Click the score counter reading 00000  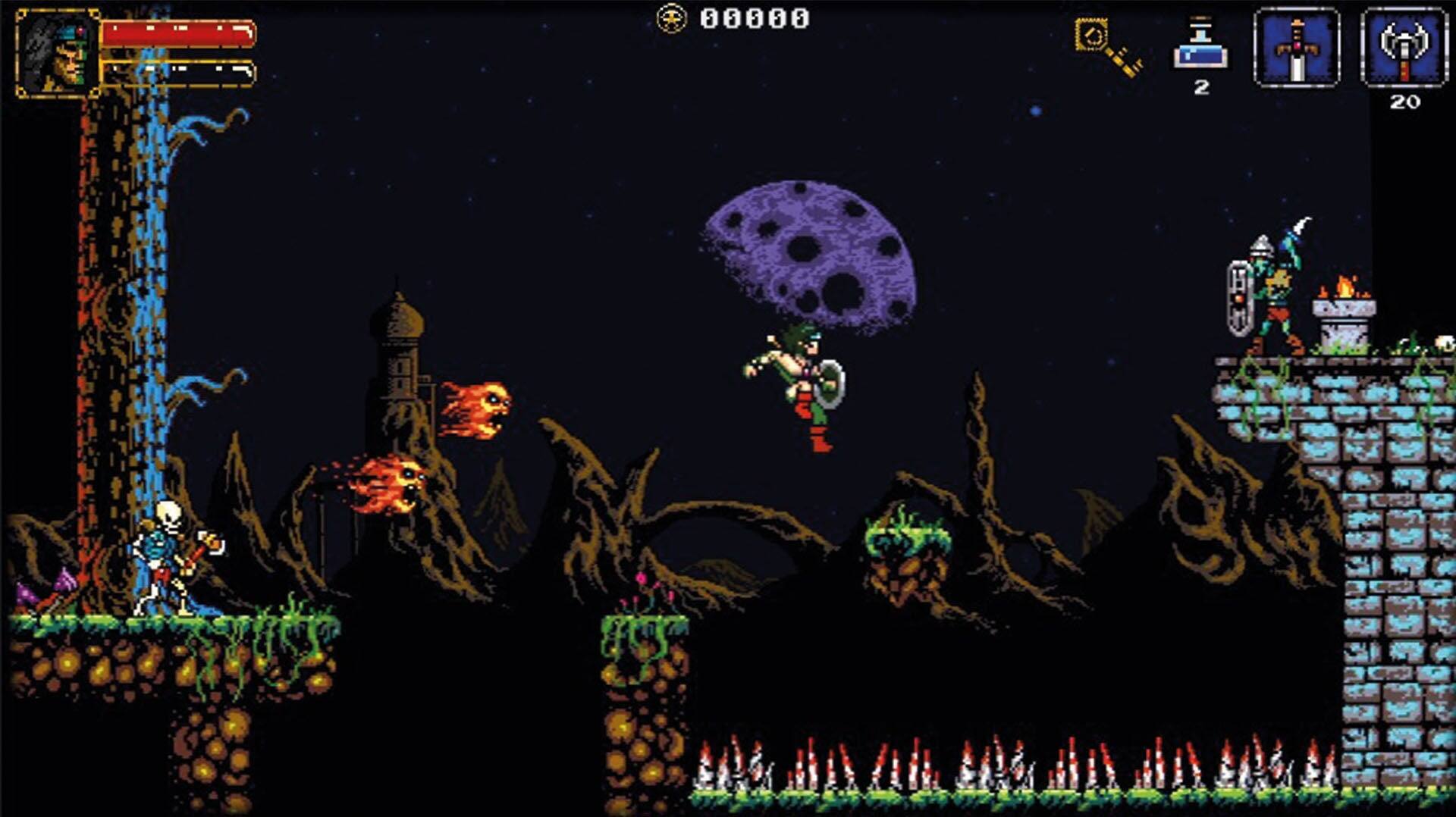click(755, 17)
